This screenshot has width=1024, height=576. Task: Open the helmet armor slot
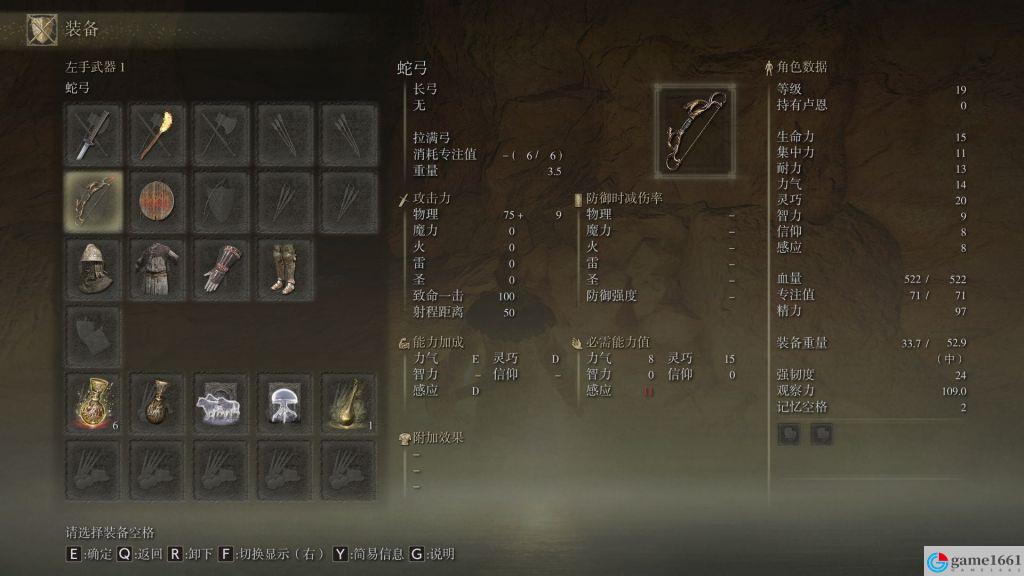[x=94, y=267]
